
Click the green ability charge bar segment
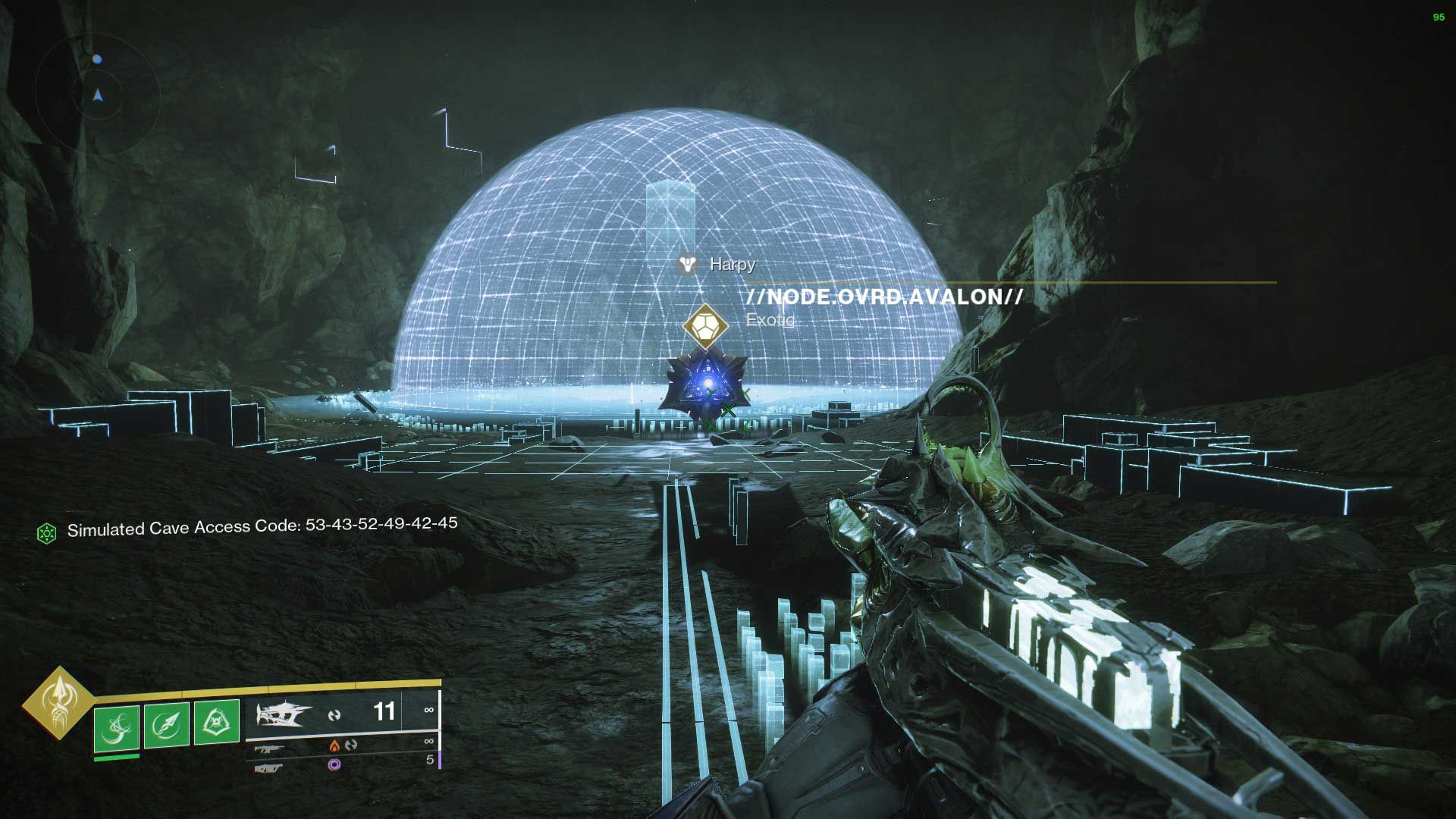(x=116, y=759)
